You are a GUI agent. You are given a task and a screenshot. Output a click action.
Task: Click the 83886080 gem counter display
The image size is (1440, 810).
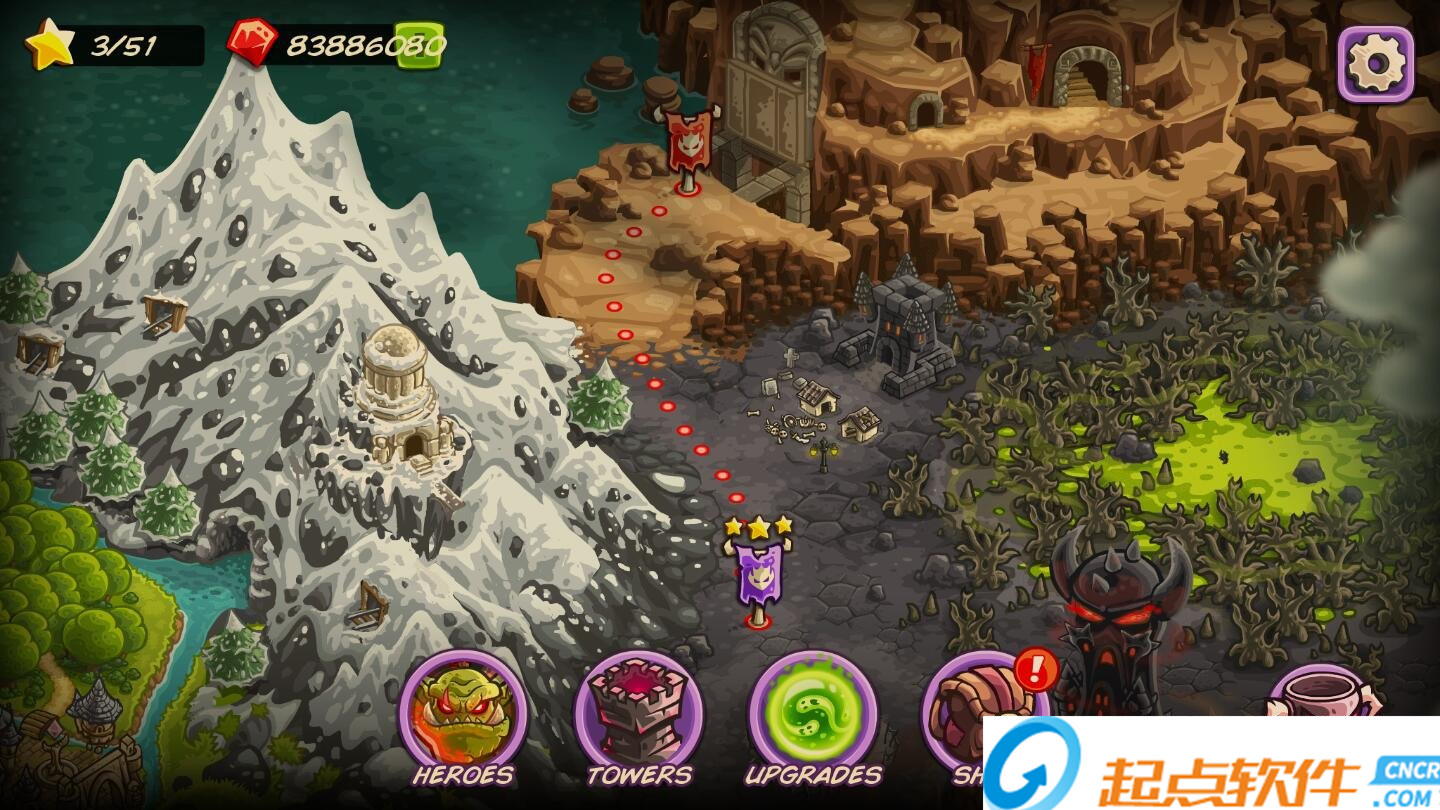tap(350, 43)
